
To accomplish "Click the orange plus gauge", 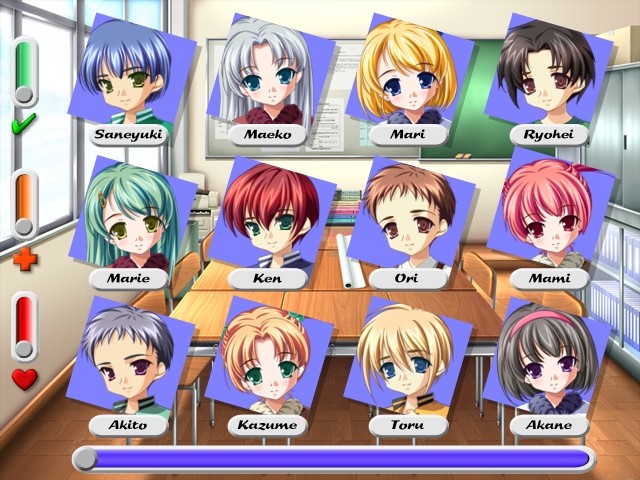I will coord(24,204).
